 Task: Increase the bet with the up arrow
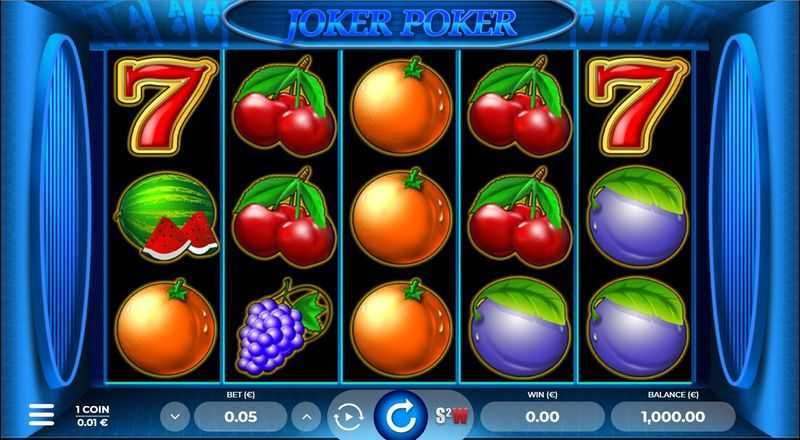pos(306,415)
